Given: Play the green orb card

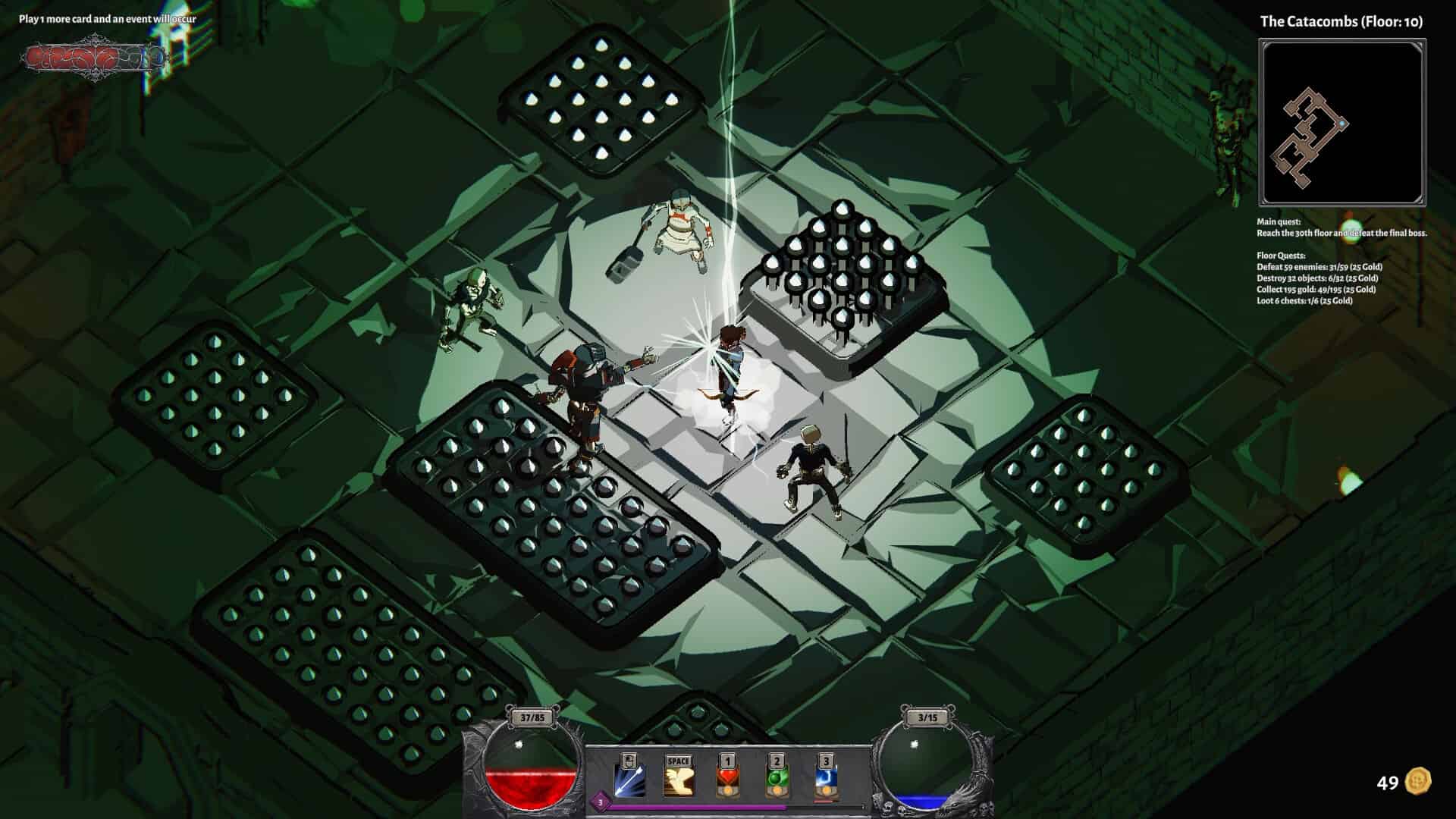Looking at the screenshot, I should click(x=776, y=781).
